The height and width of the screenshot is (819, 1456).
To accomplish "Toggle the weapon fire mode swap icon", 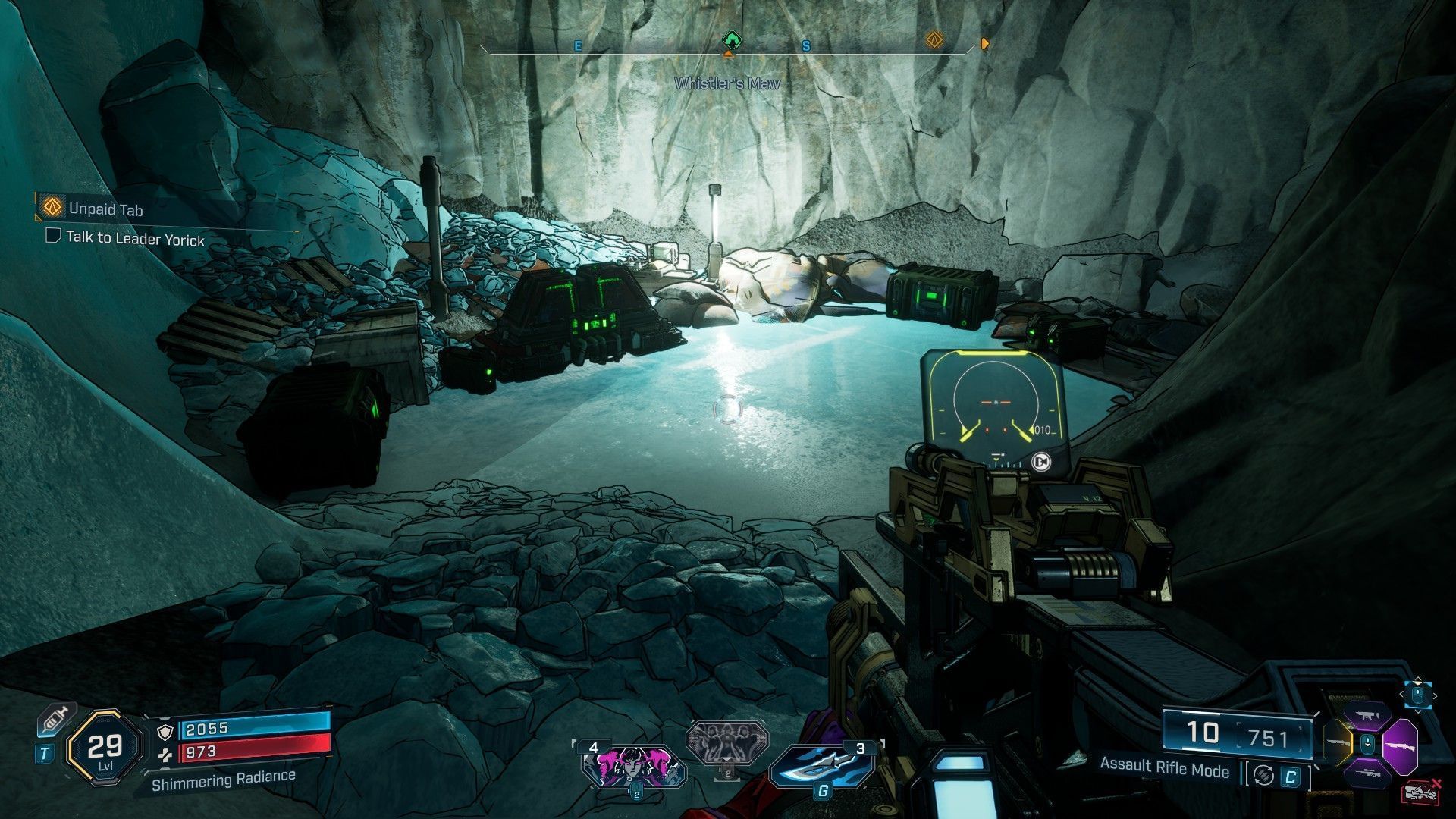I will (1263, 776).
